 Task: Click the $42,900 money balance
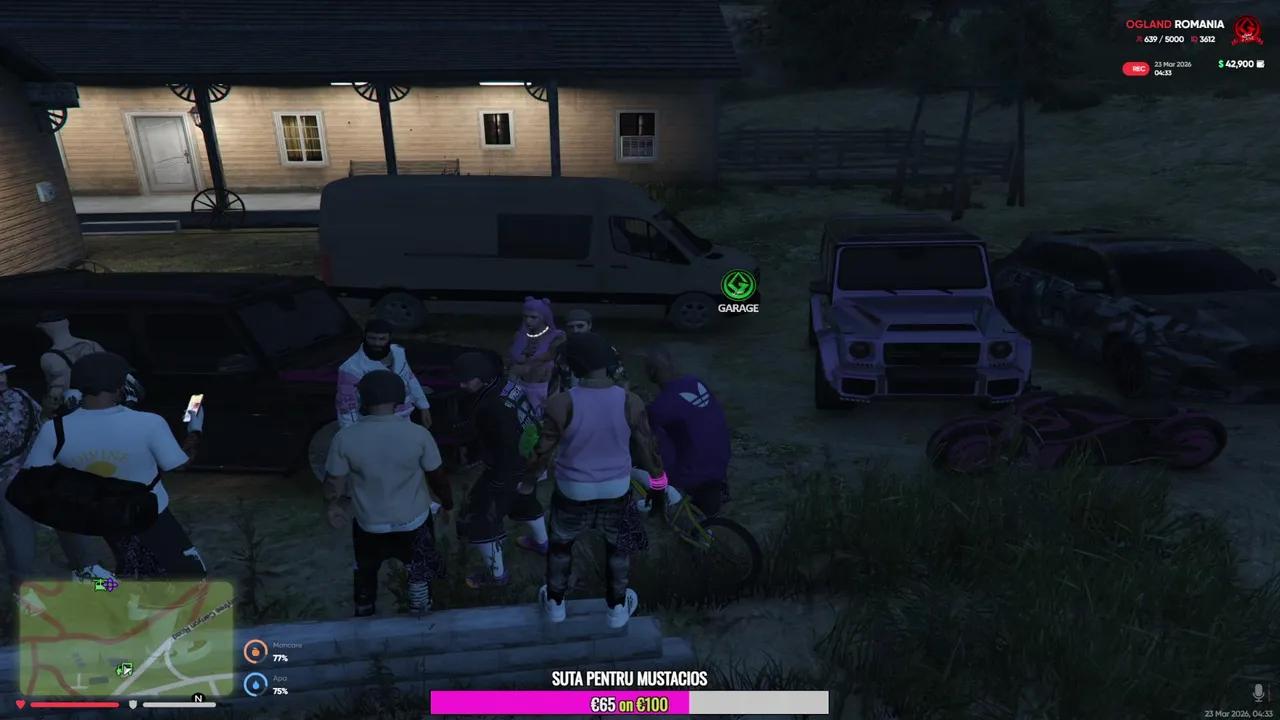[1238, 64]
